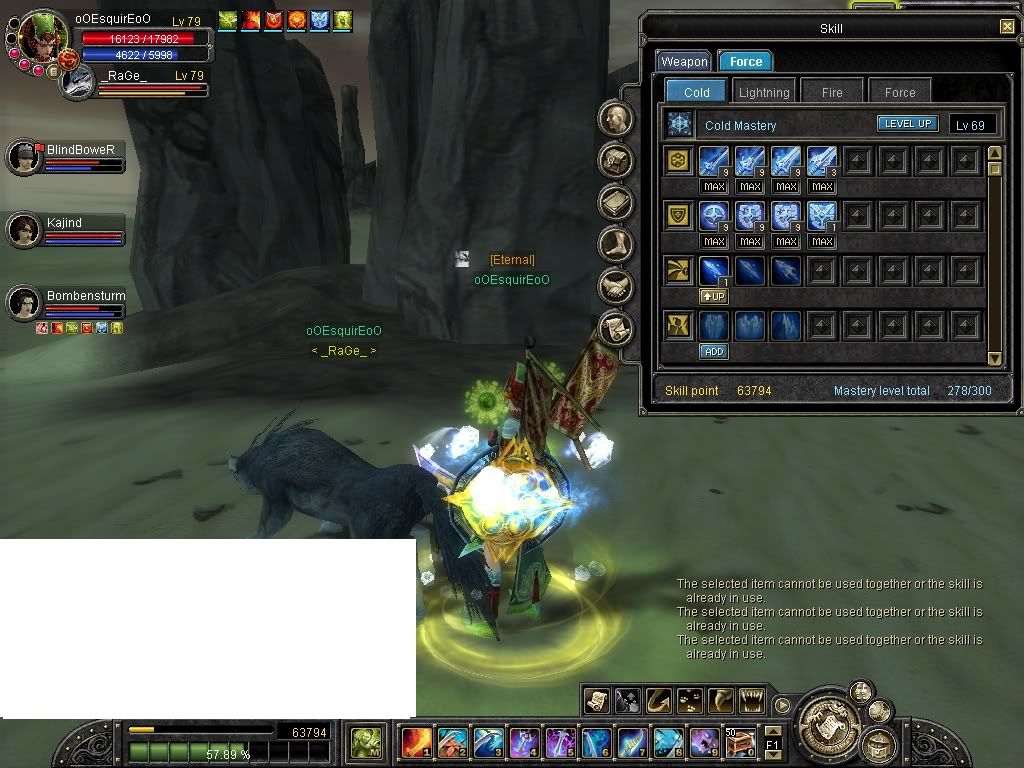Viewport: 1024px width, 768px height.
Task: Click the hotbar page up arrow above F1
Action: click(772, 733)
